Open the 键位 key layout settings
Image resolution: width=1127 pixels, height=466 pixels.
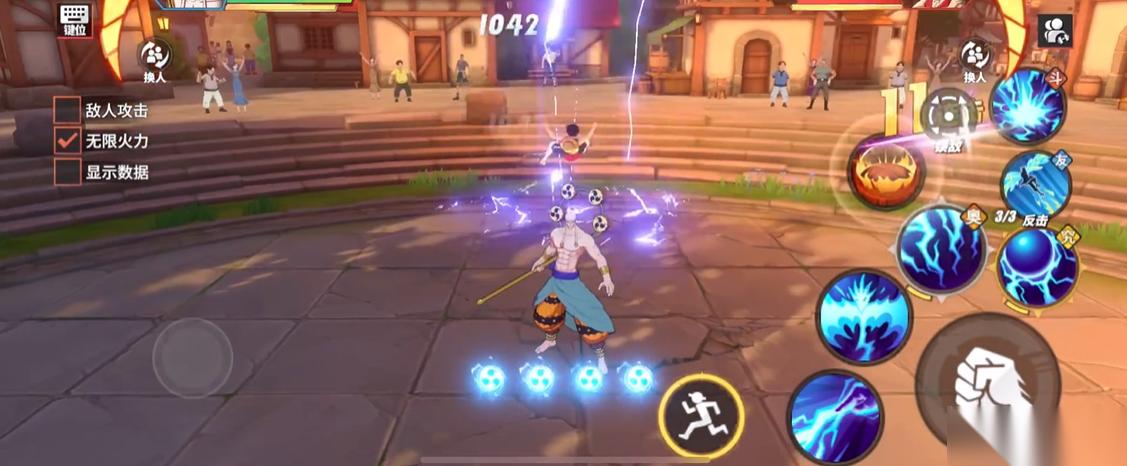[75, 19]
